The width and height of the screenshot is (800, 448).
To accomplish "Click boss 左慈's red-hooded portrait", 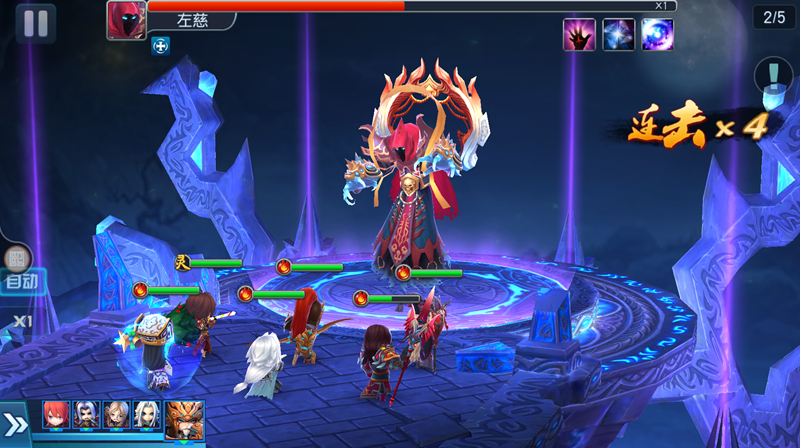I will coord(126,21).
